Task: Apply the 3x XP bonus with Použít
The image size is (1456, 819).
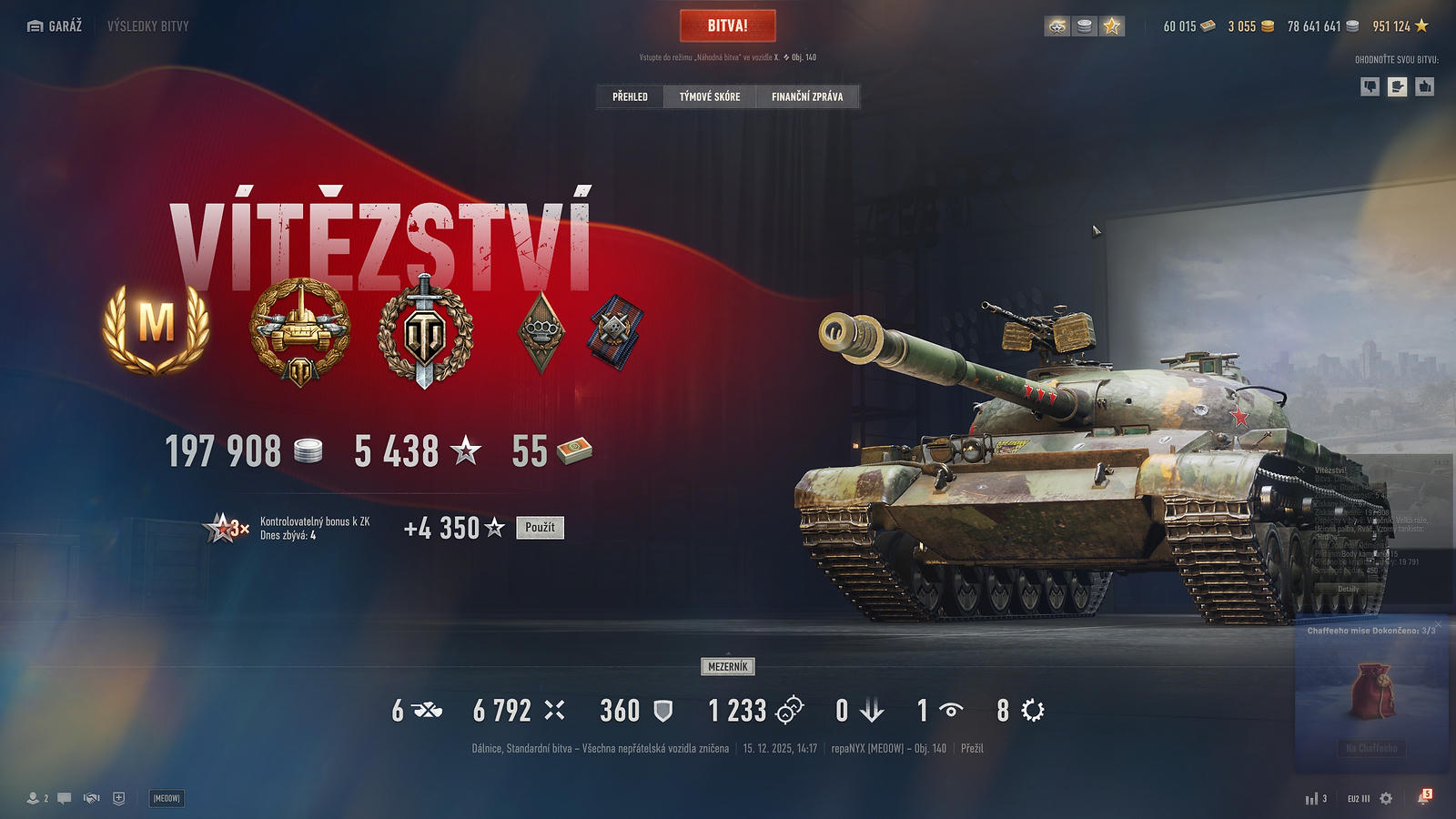Action: (x=540, y=528)
